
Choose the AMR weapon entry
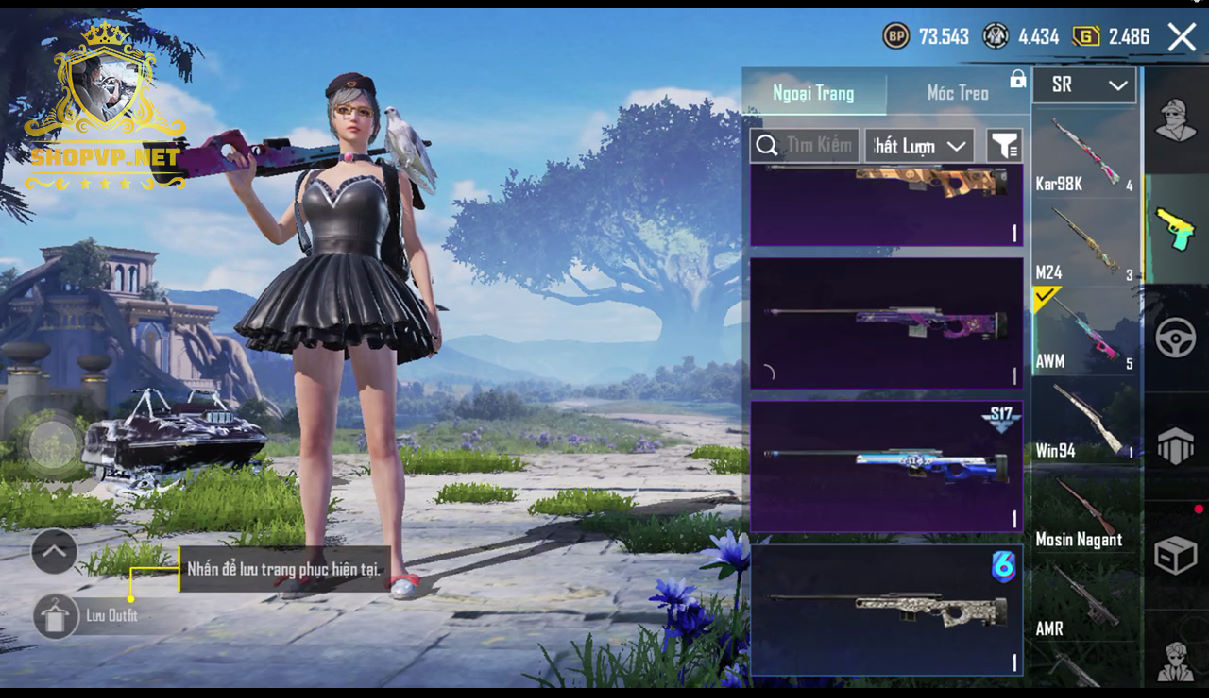pos(1084,598)
